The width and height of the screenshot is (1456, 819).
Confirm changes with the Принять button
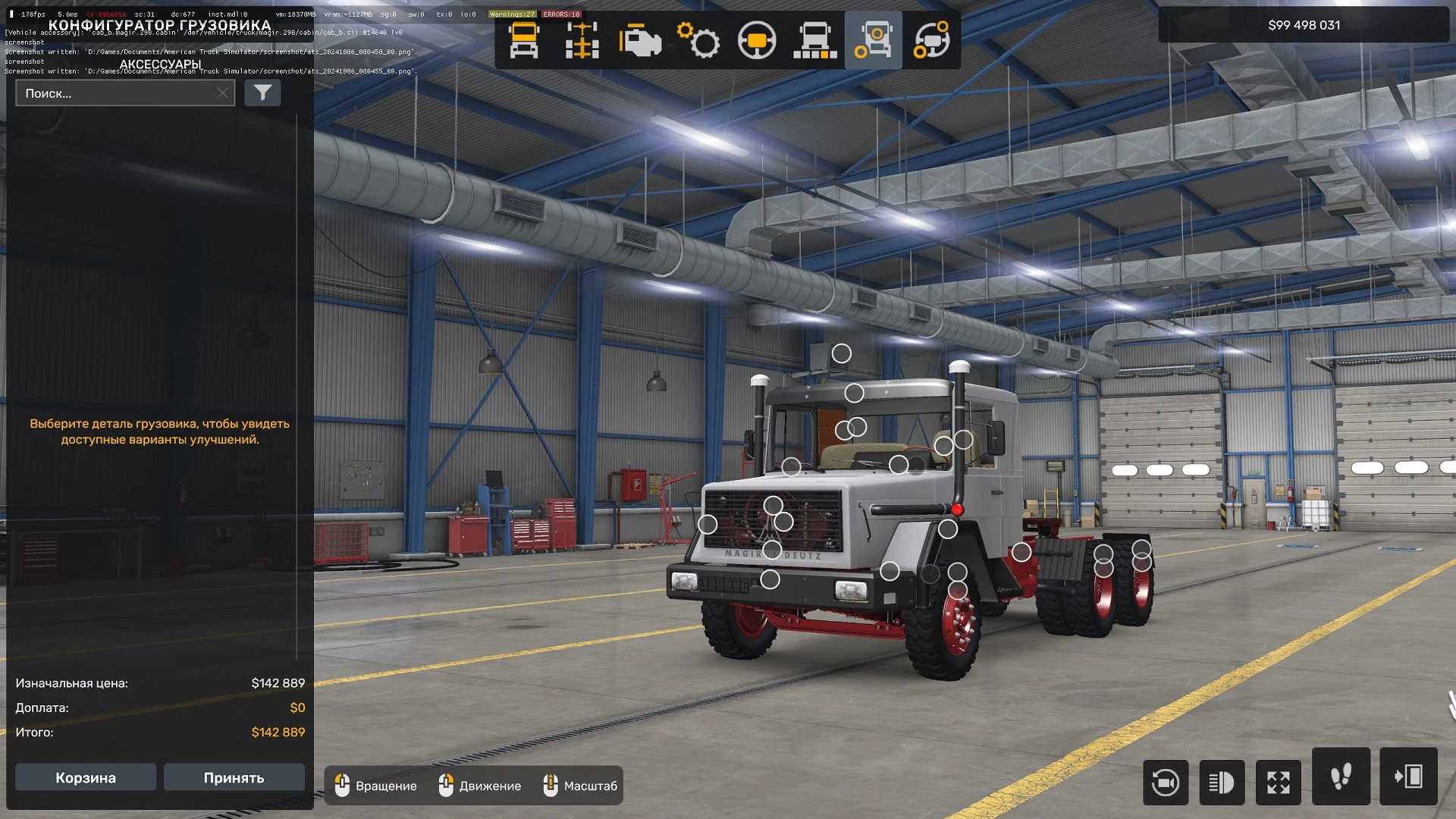coord(234,777)
